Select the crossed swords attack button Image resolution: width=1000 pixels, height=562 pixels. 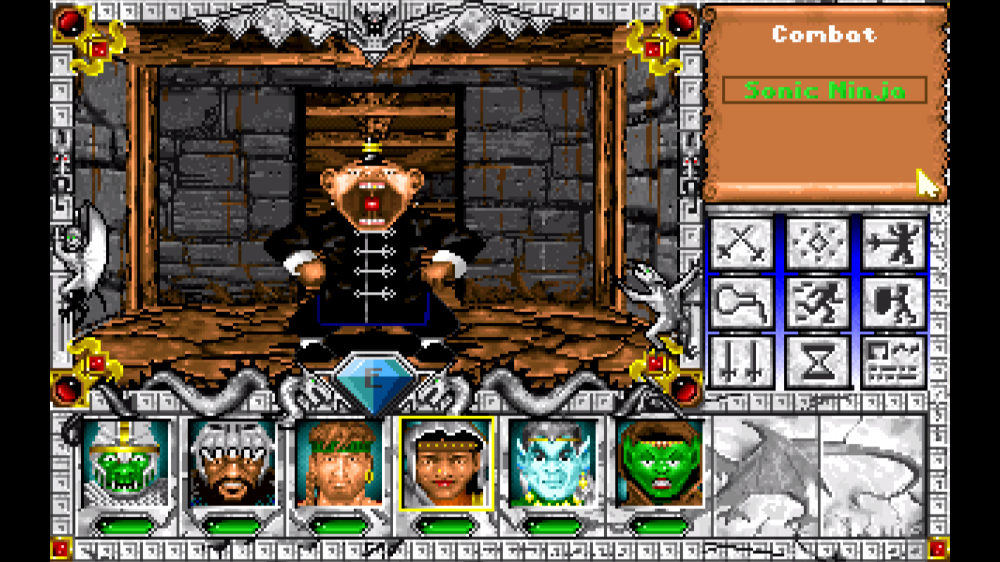(x=741, y=244)
